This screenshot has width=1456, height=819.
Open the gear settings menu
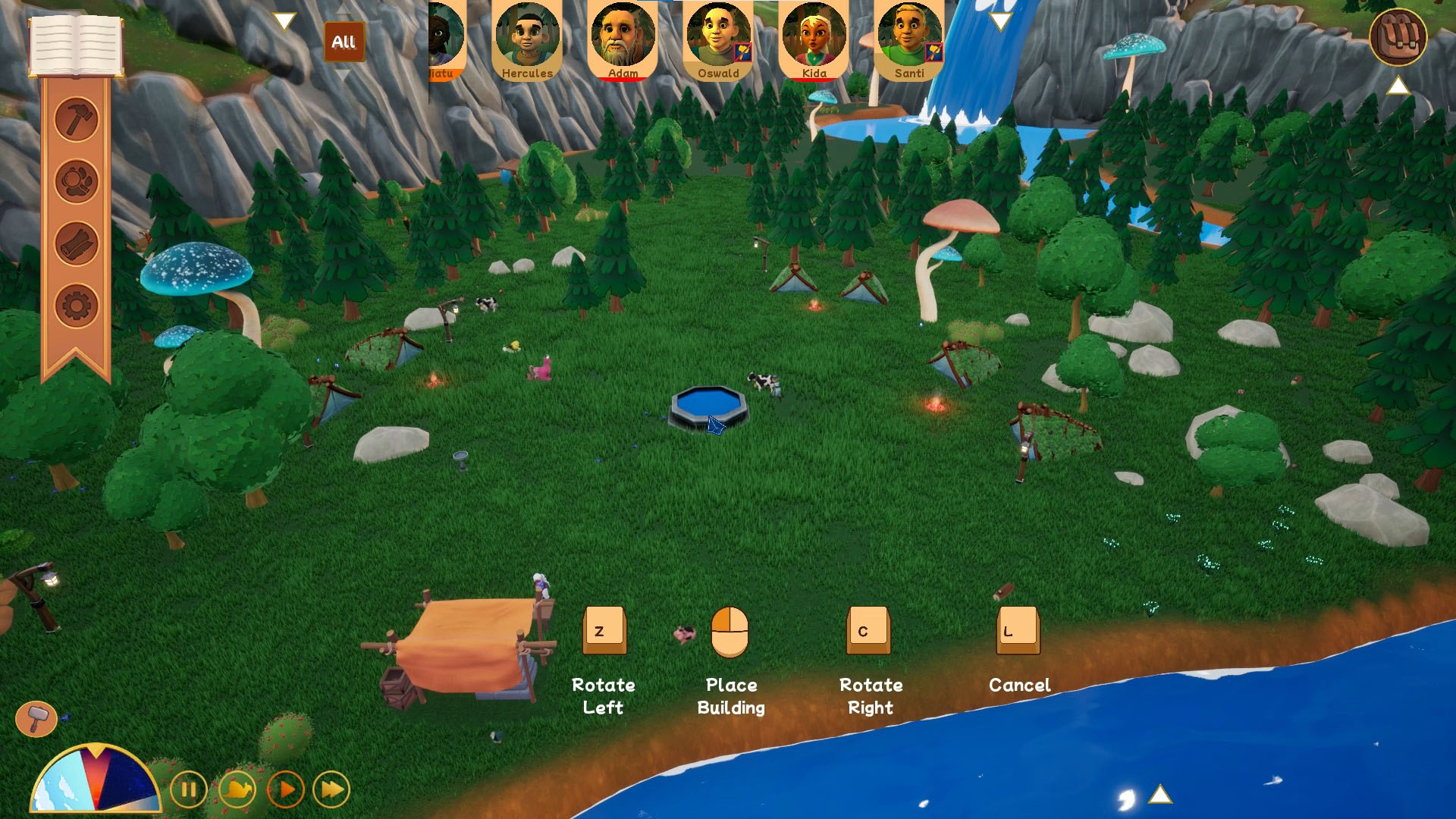point(77,306)
